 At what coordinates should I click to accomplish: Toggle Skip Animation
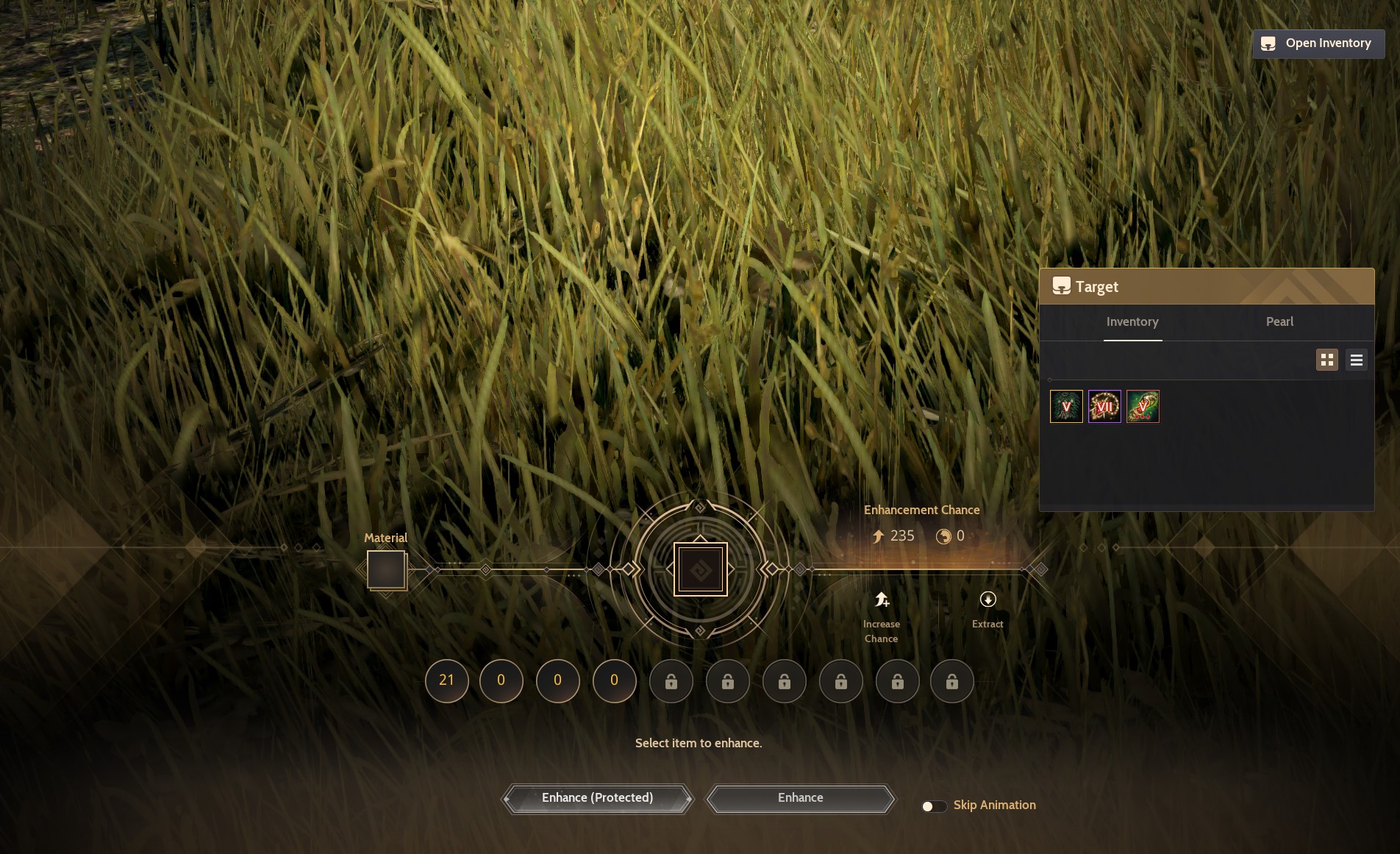tap(934, 806)
